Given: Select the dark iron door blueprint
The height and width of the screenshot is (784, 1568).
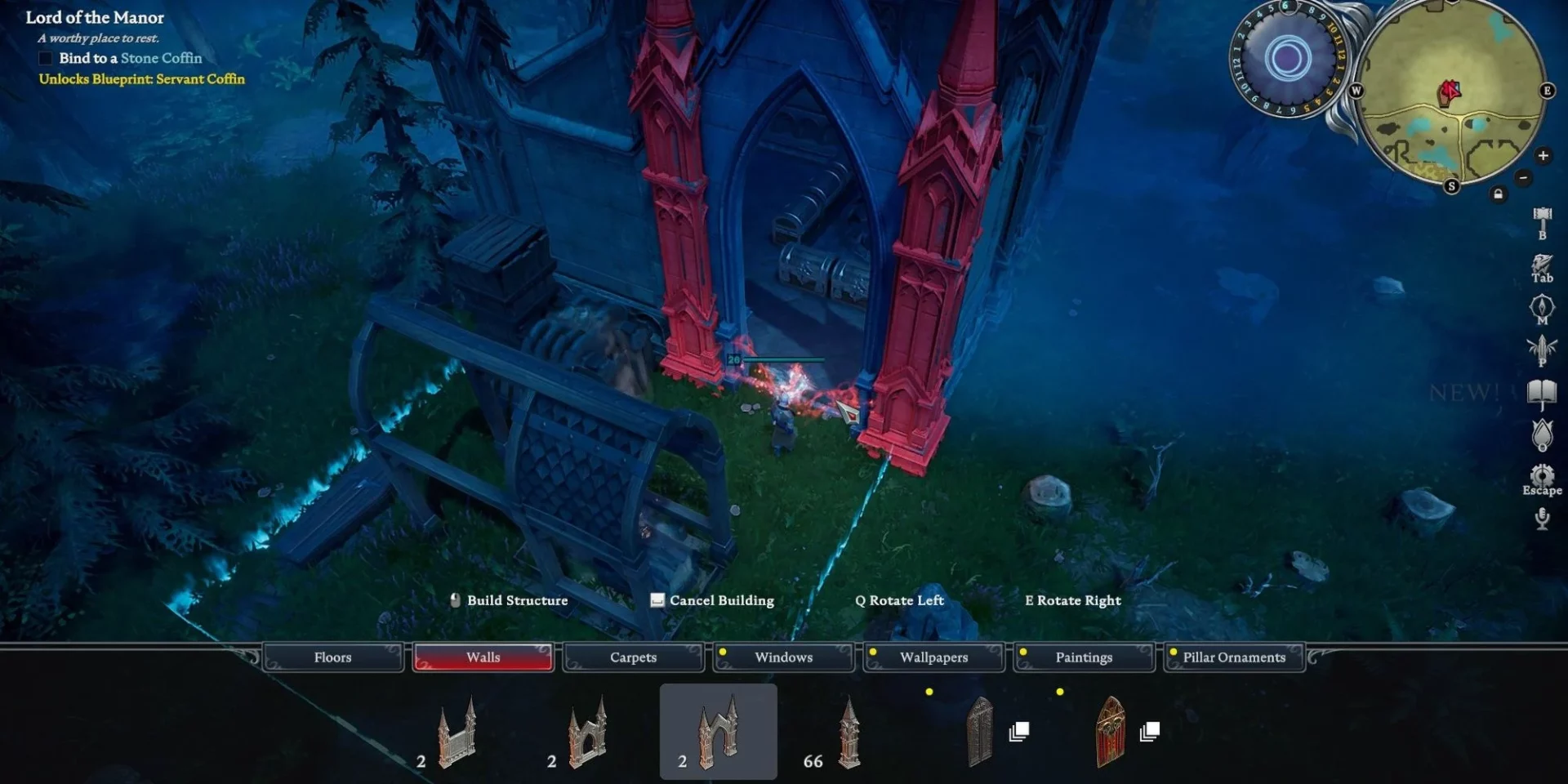Looking at the screenshot, I should pyautogui.click(x=980, y=733).
